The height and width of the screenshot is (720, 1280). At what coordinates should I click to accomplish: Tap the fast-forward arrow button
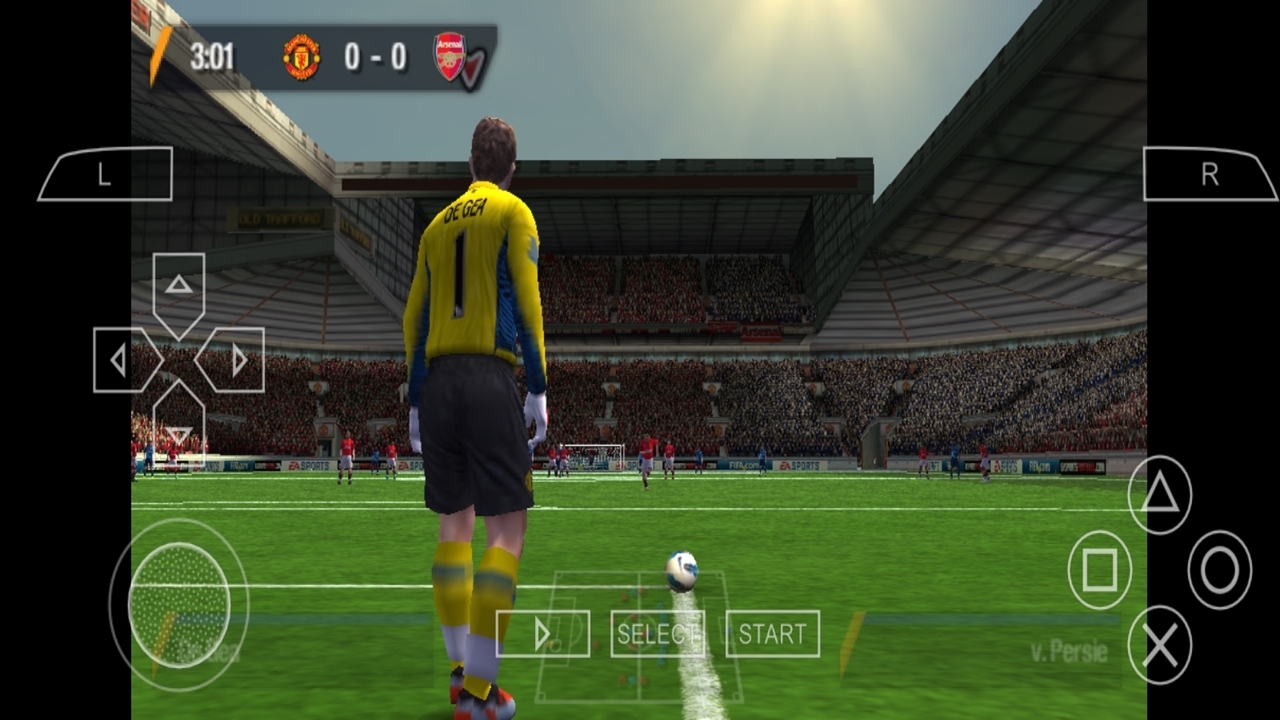click(x=542, y=634)
